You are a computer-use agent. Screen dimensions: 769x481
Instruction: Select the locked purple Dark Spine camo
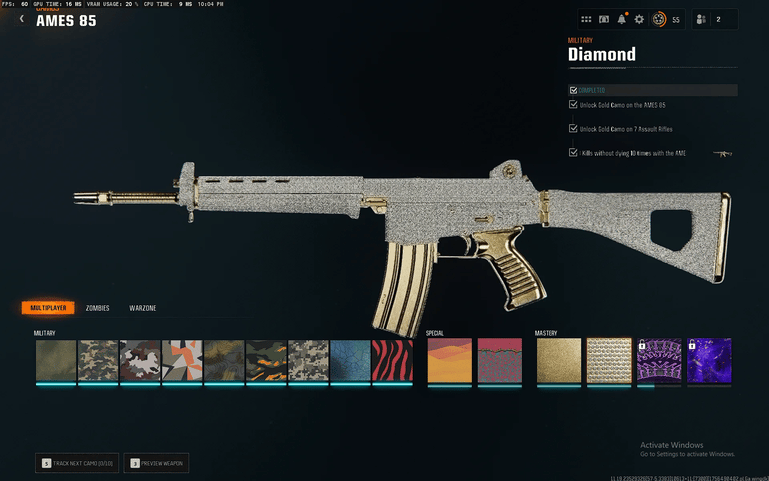(659, 360)
